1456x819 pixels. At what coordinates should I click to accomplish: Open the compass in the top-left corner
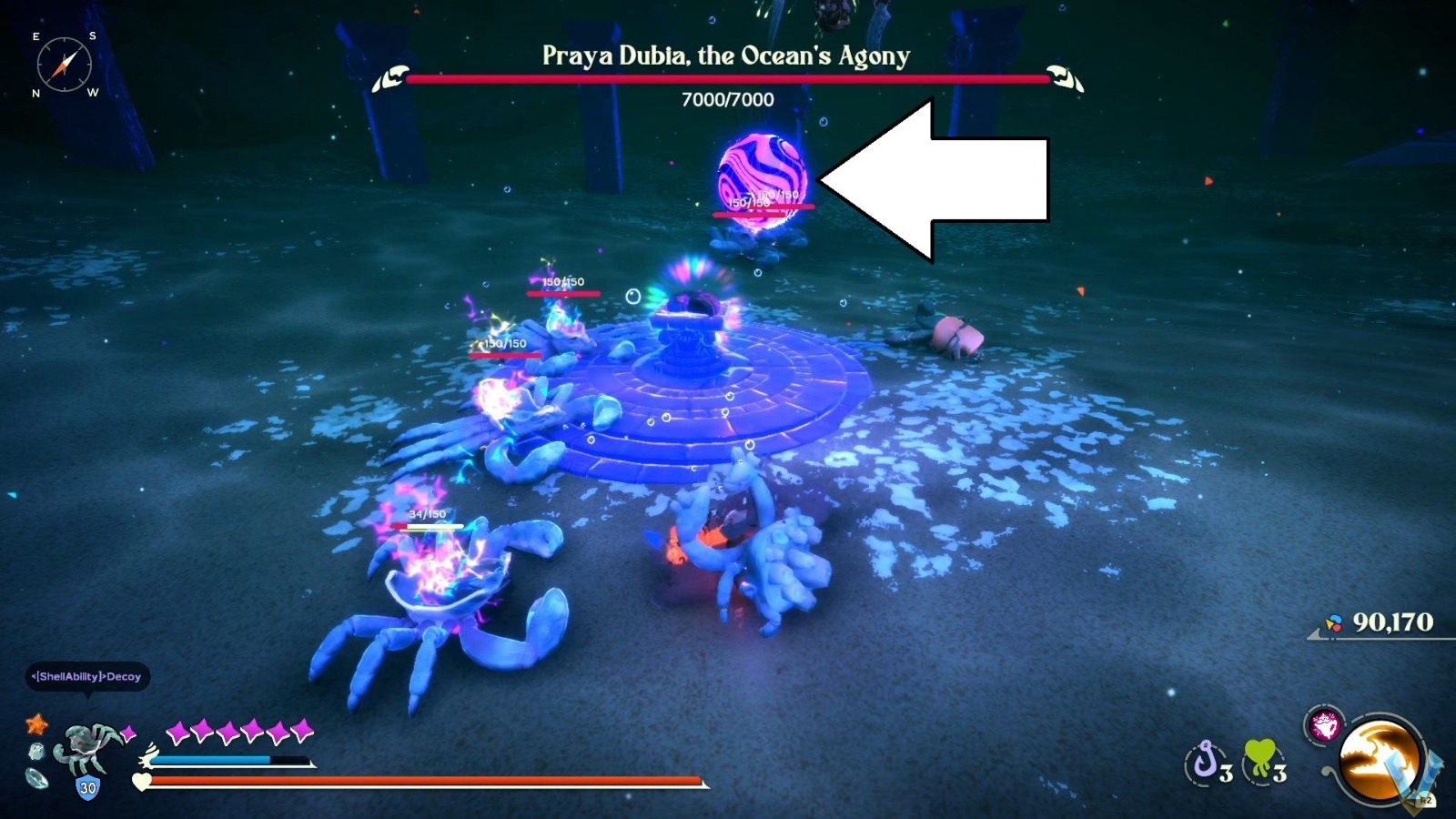[x=66, y=64]
